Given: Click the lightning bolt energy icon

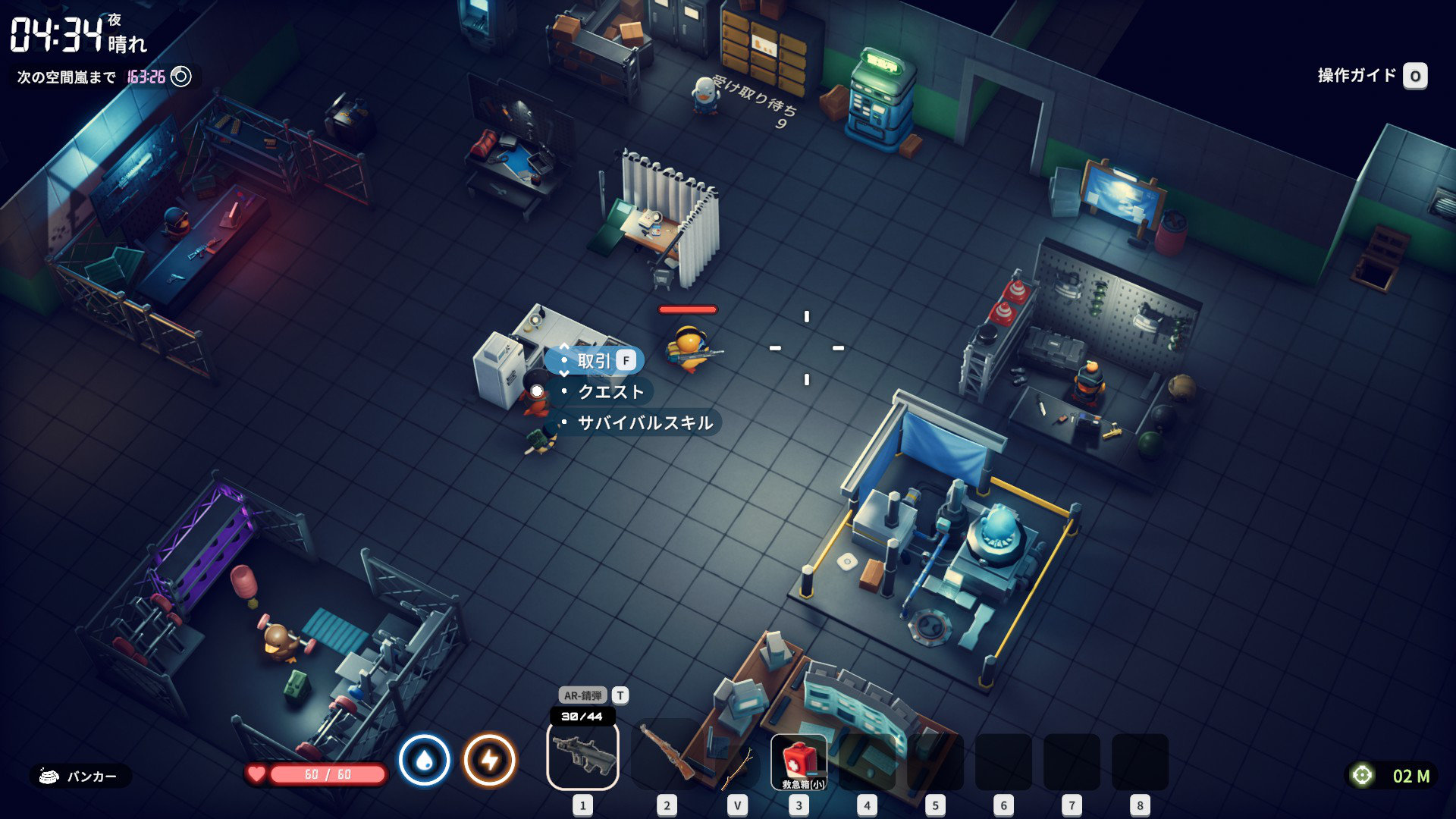Looking at the screenshot, I should (490, 760).
